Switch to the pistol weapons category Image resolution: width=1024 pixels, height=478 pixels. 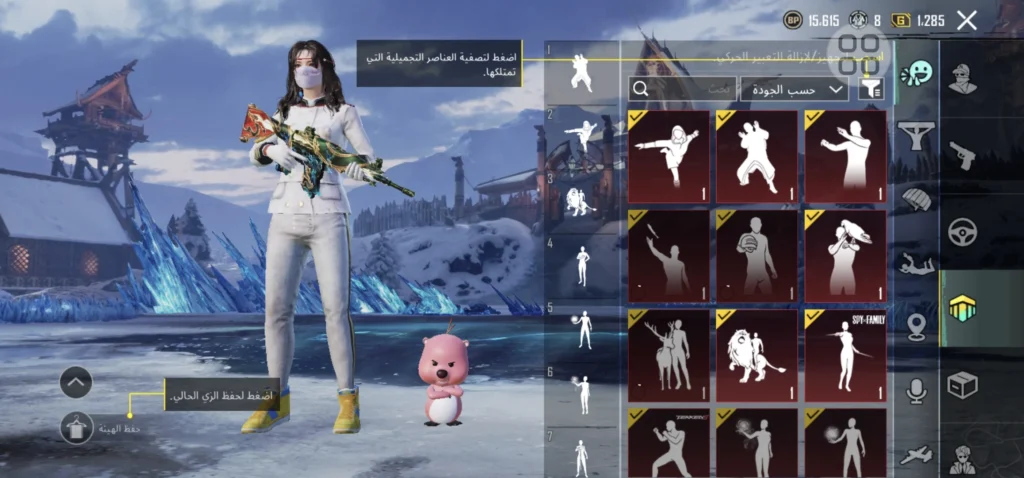(962, 155)
